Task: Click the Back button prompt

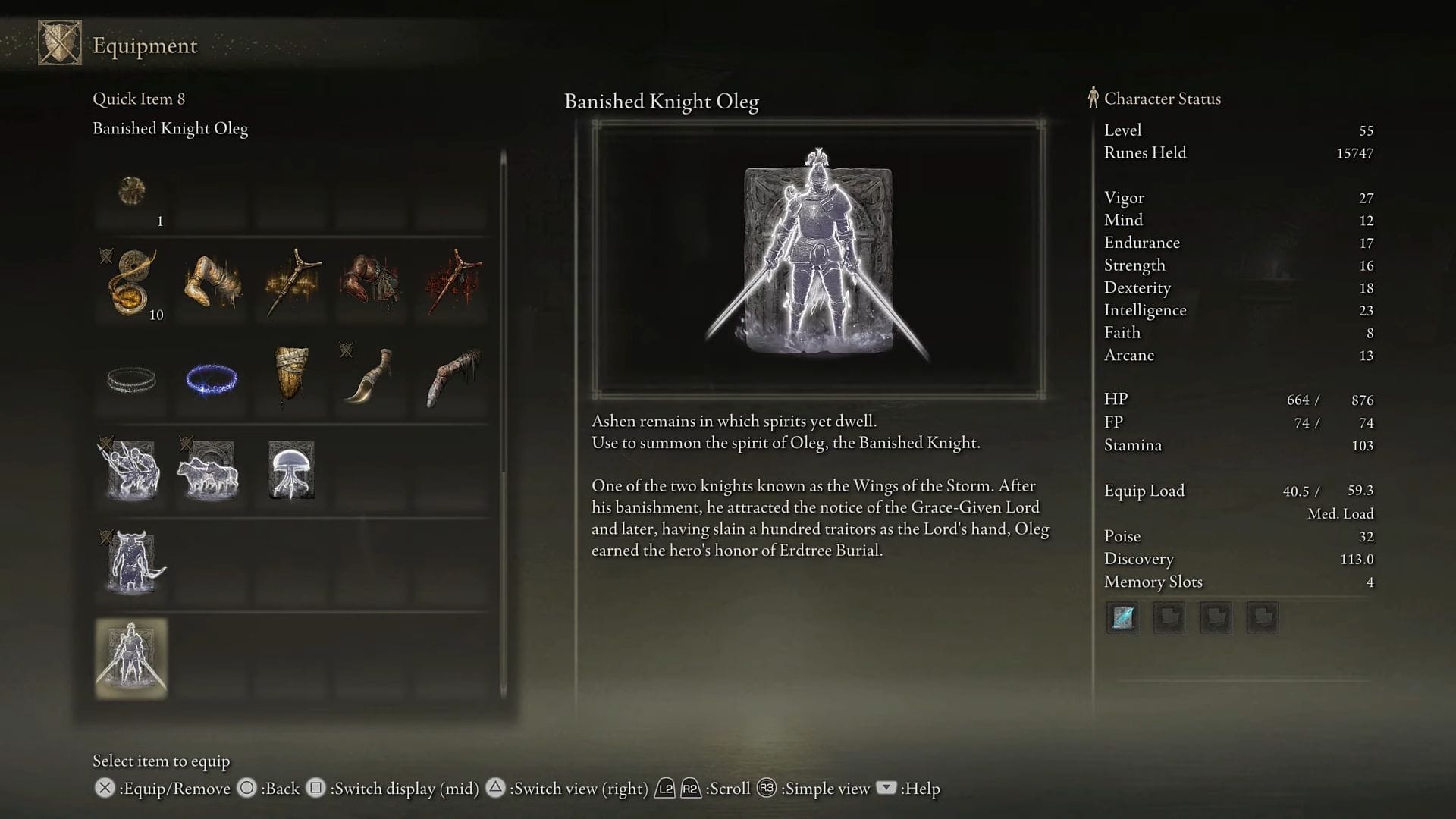Action: tap(246, 789)
